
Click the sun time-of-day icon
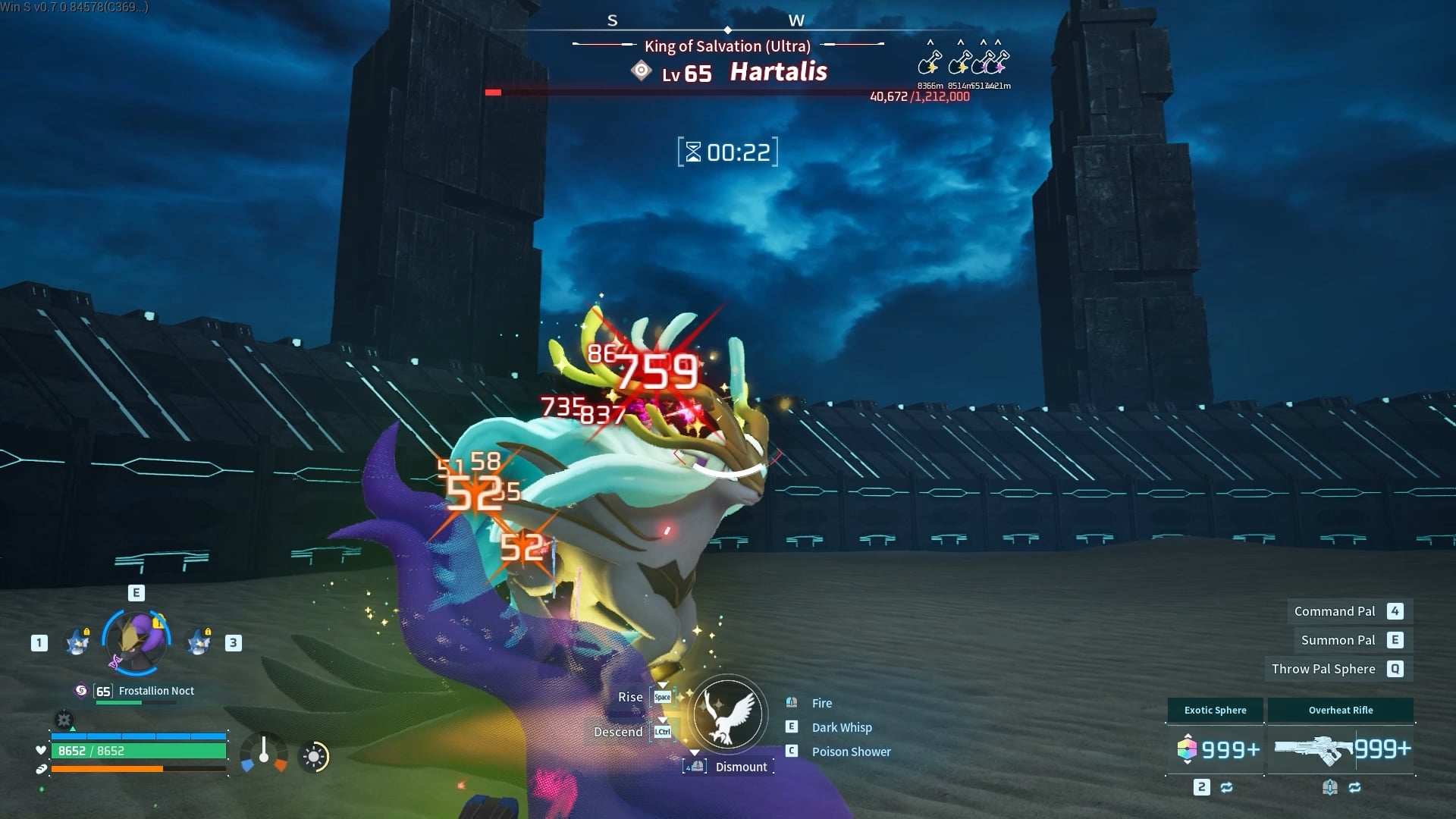point(314,756)
